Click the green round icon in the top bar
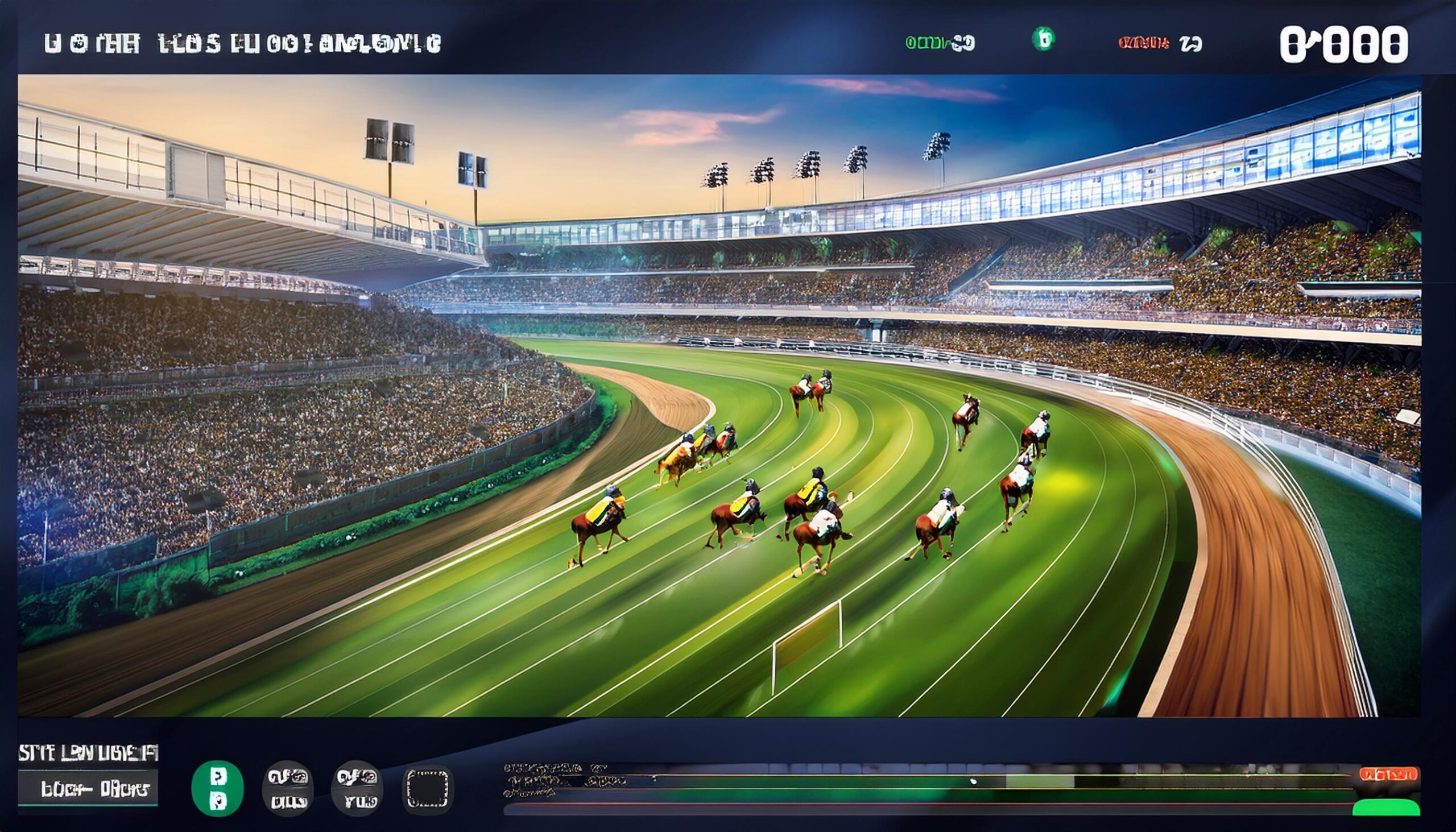 [1043, 39]
